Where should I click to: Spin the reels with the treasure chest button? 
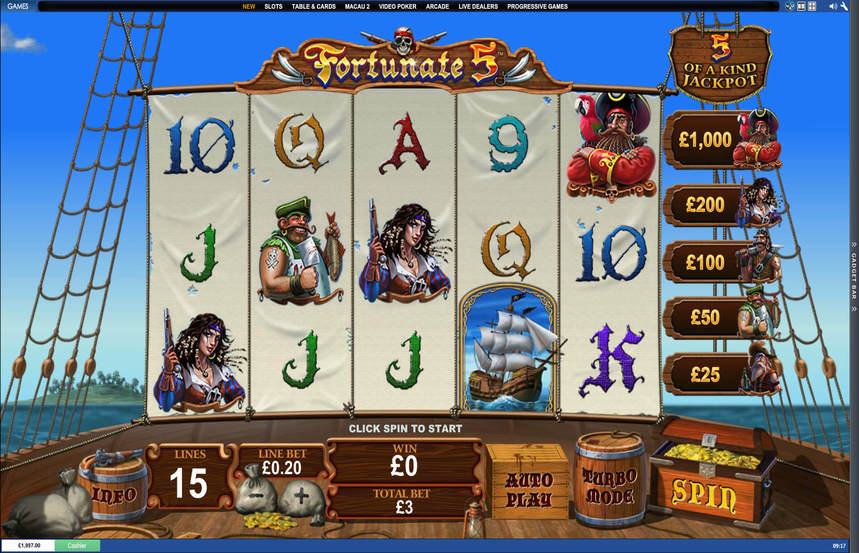(x=712, y=492)
